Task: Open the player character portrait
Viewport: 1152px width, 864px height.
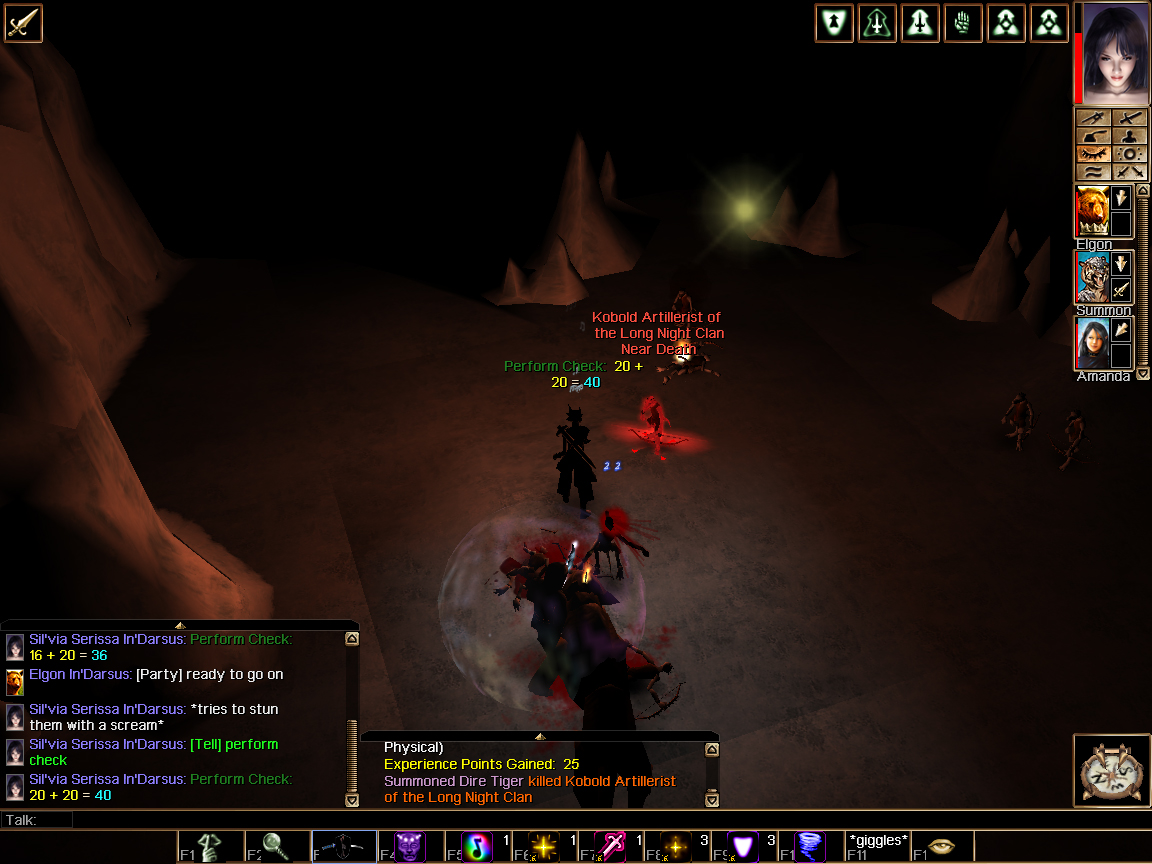Action: click(x=1115, y=54)
